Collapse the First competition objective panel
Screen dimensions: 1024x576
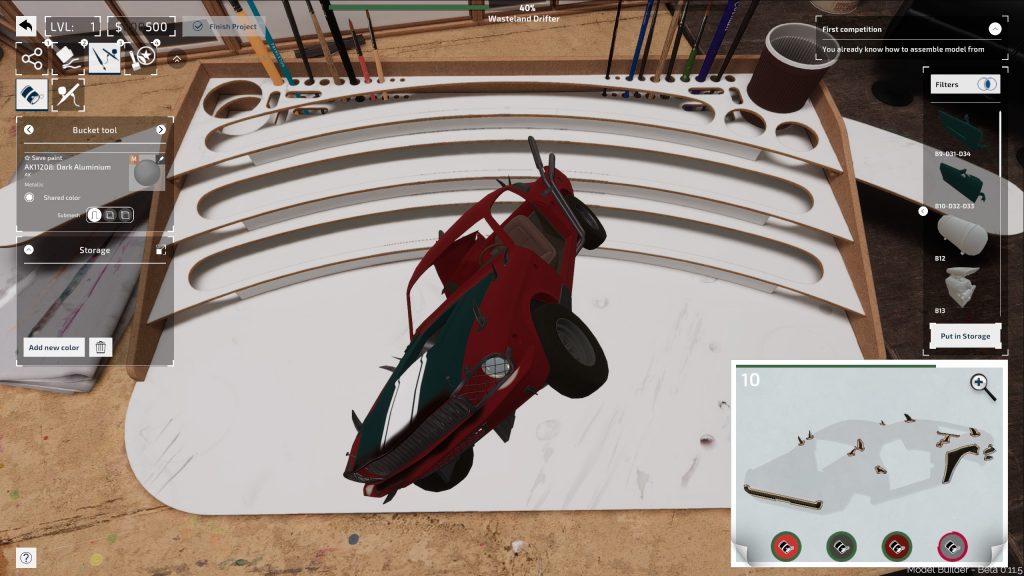click(x=994, y=30)
